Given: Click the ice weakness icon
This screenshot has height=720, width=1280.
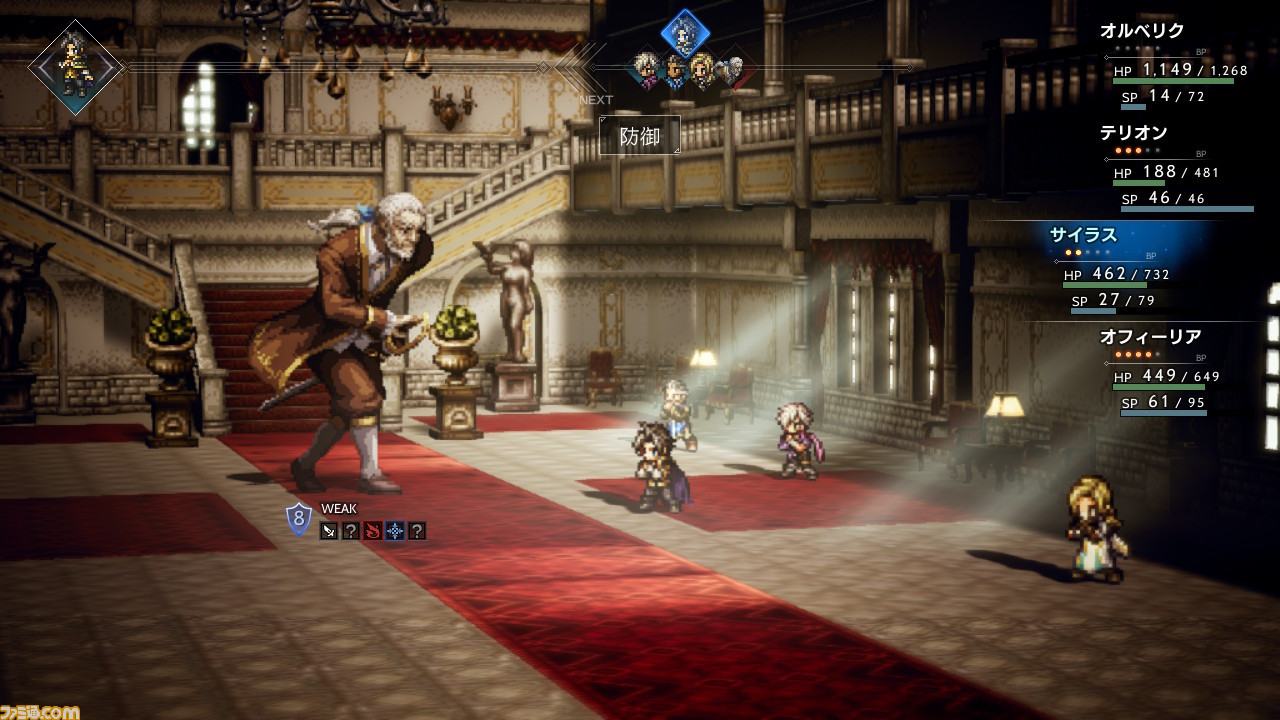Looking at the screenshot, I should 395,531.
